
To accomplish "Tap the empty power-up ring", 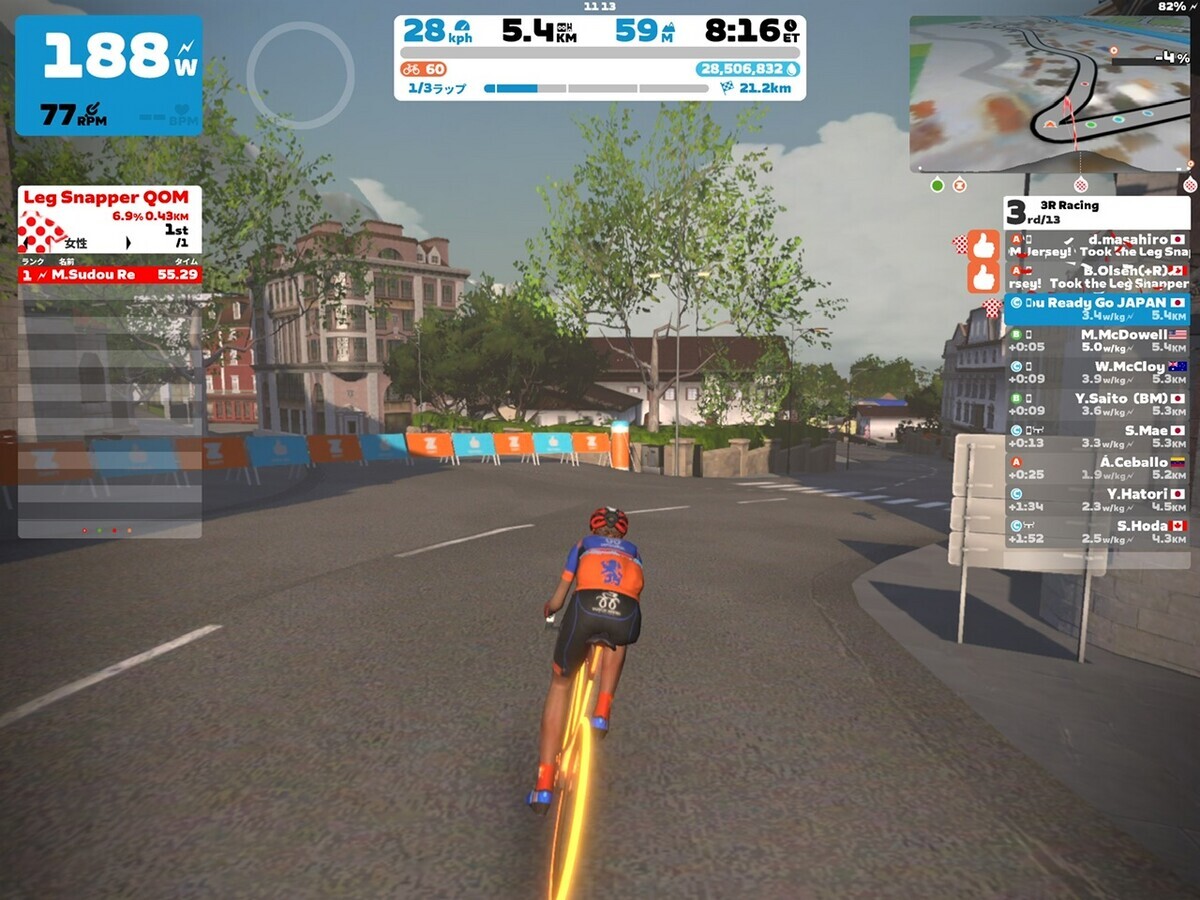I will pyautogui.click(x=300, y=75).
